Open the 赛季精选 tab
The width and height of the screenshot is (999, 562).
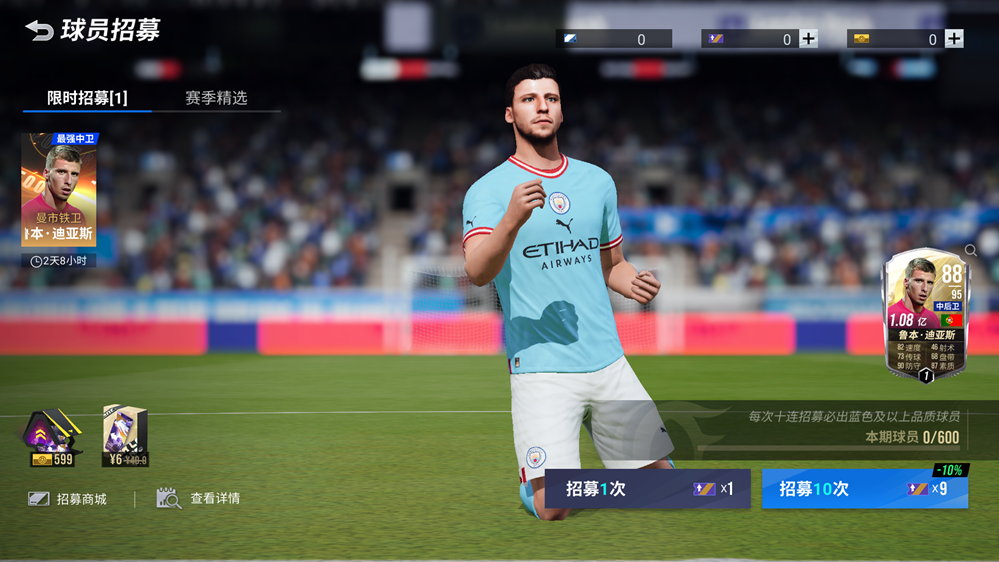(x=216, y=98)
